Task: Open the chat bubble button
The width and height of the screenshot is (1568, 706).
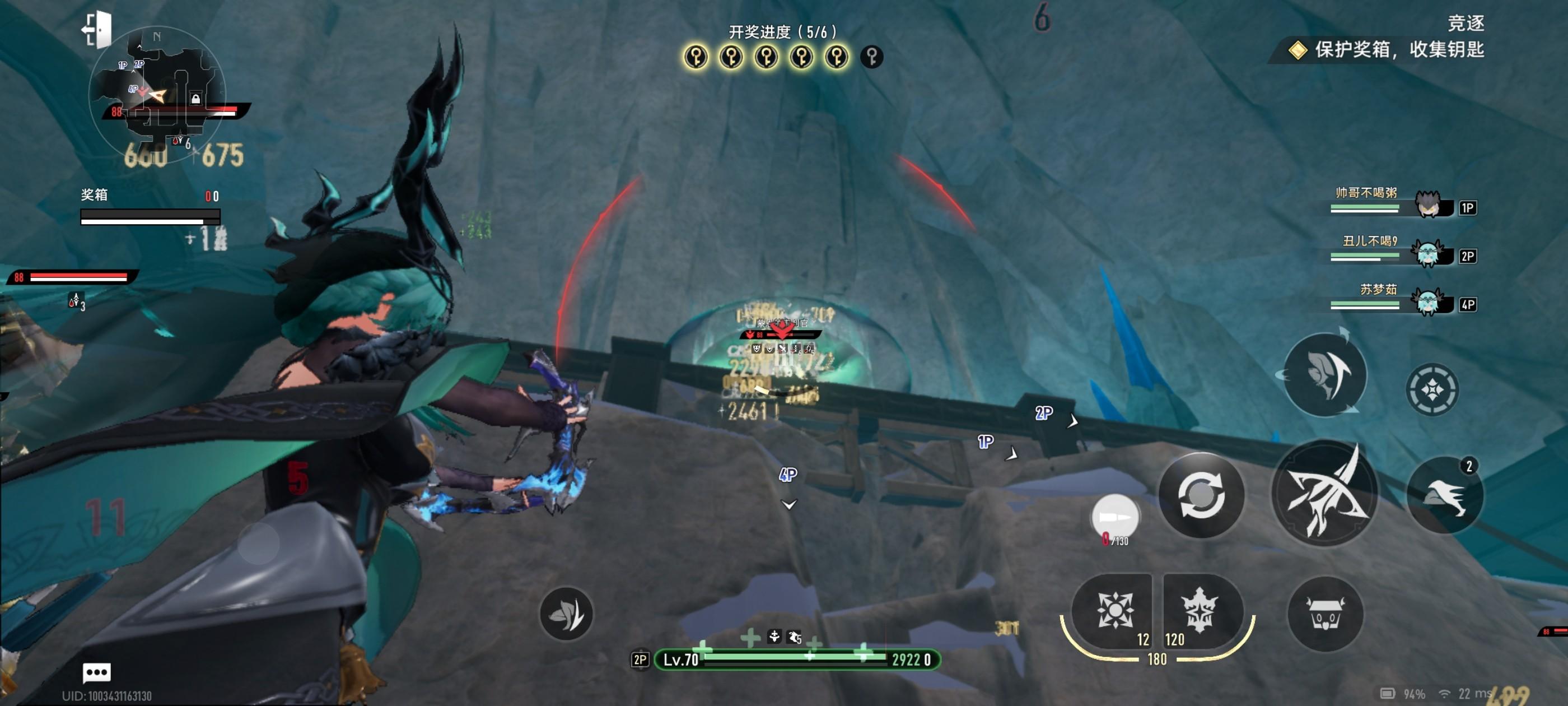Action: click(96, 672)
